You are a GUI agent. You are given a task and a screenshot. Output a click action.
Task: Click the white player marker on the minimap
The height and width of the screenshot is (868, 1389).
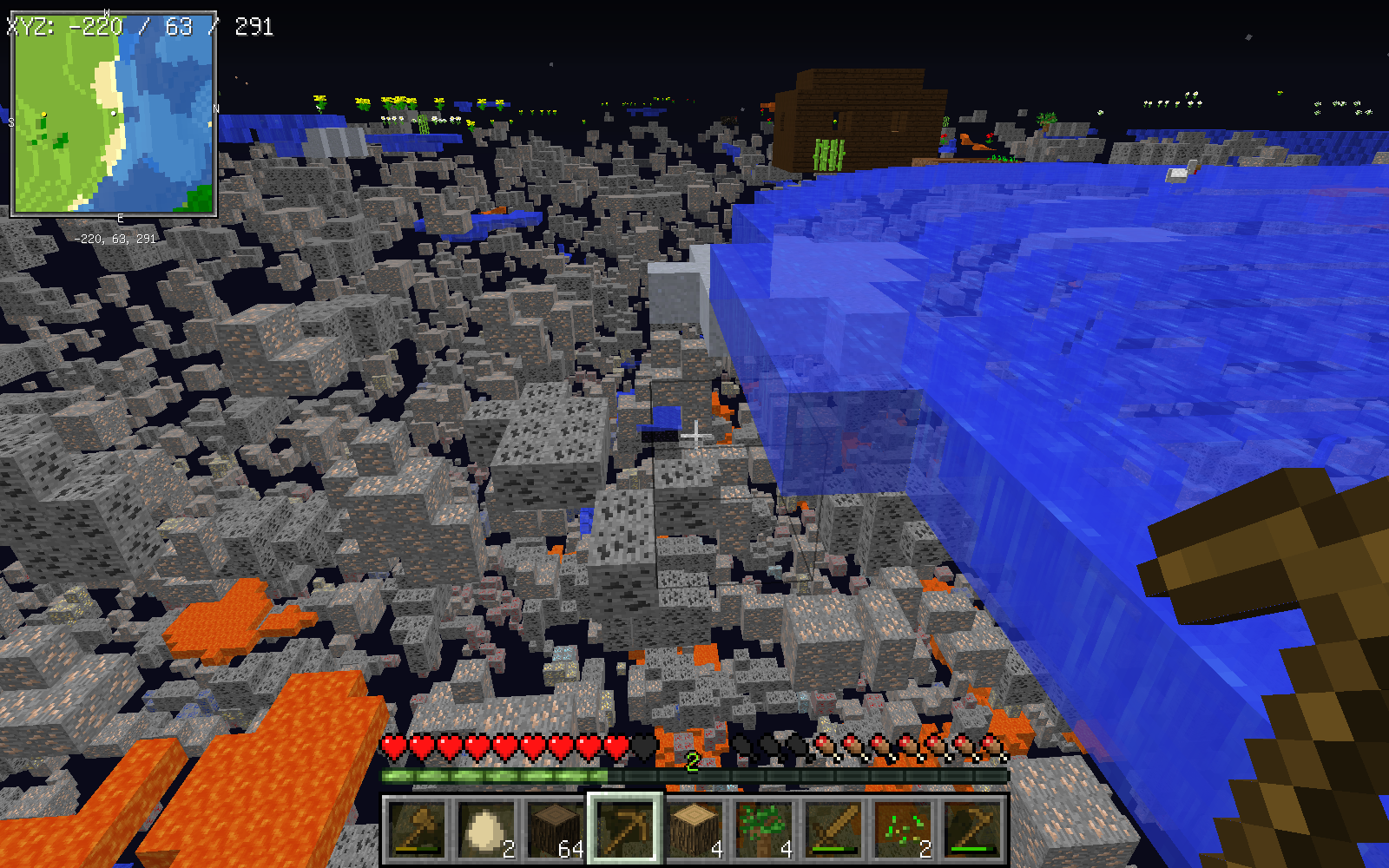coord(113,114)
